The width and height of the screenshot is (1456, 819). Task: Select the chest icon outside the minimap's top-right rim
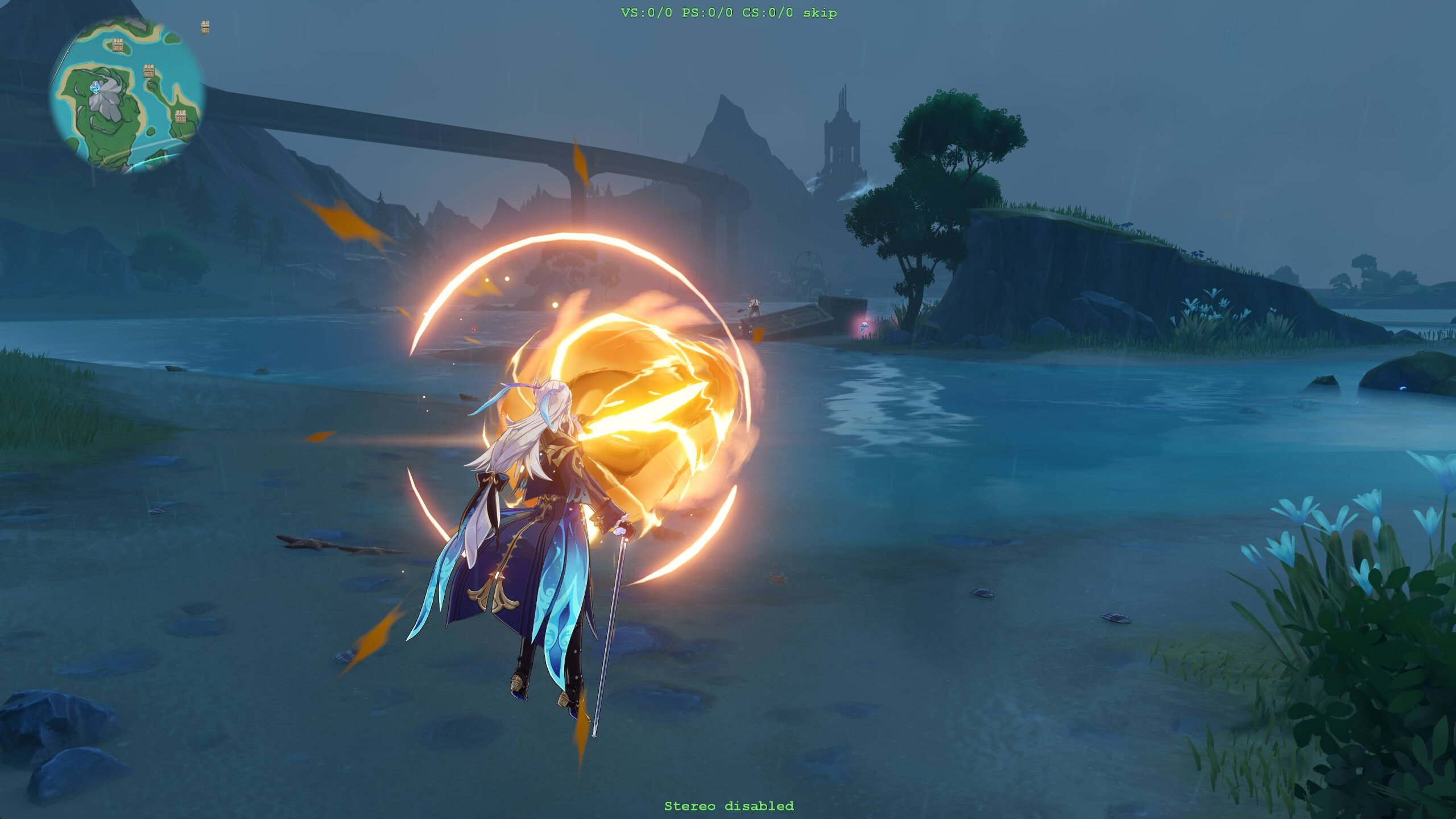click(206, 26)
